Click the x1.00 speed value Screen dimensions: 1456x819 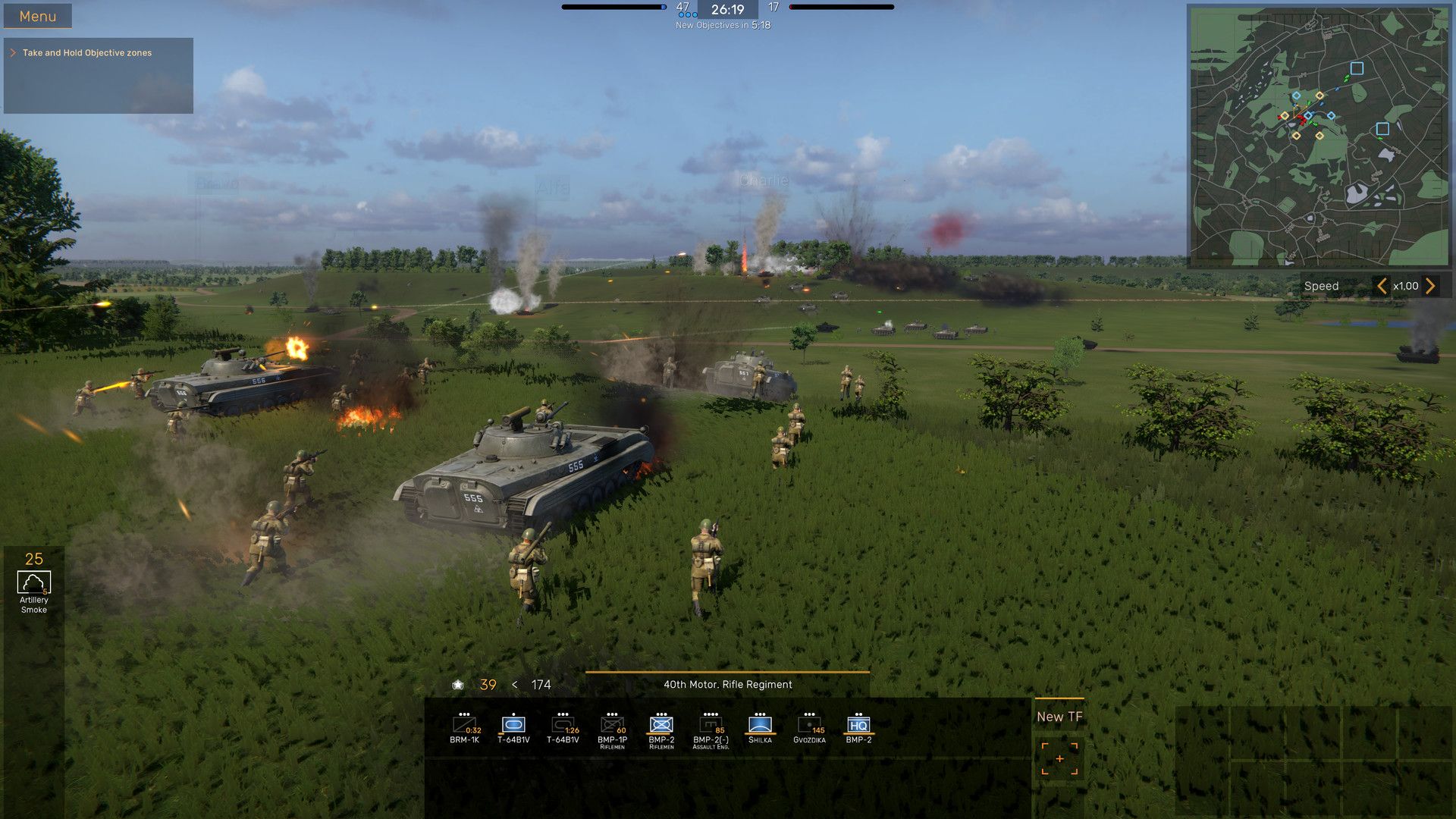(1406, 286)
